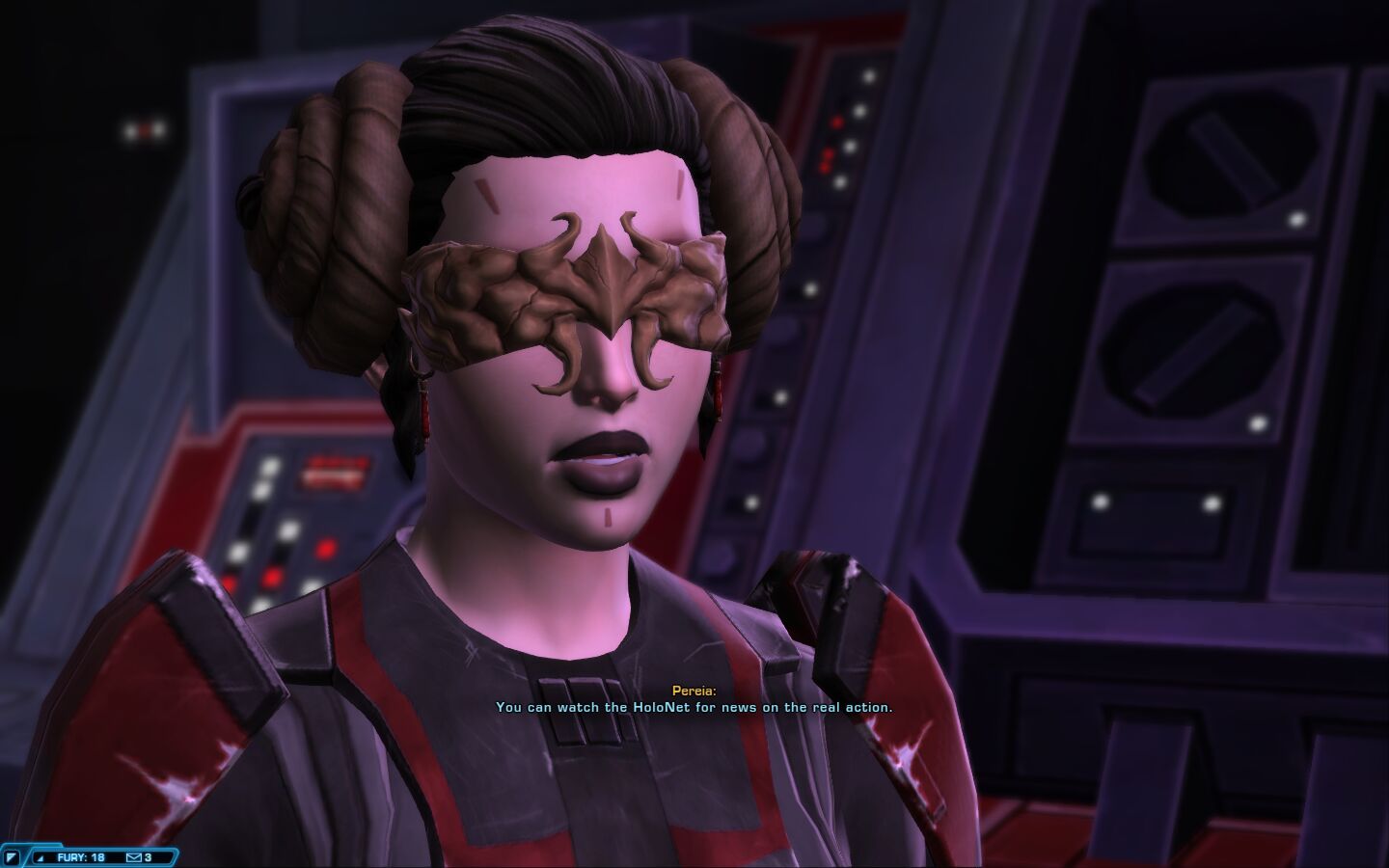
Task: Expand the small arrow beside FURY
Action: [x=41, y=857]
